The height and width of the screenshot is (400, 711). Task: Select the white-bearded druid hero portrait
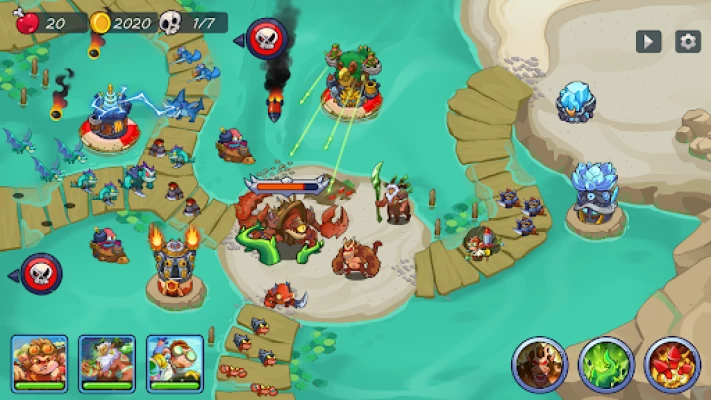(107, 361)
